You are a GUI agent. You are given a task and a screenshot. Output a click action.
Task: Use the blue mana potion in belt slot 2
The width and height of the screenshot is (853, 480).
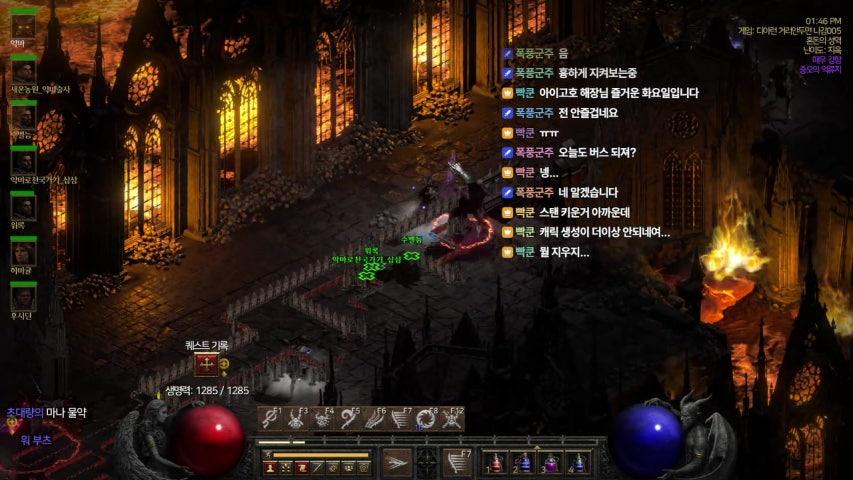coord(523,463)
